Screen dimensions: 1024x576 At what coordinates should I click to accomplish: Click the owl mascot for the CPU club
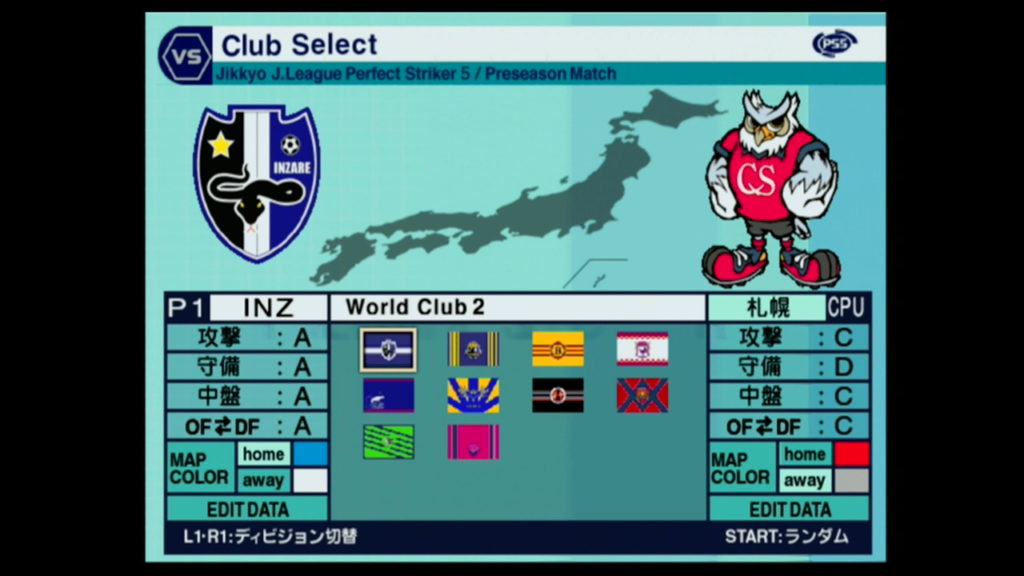[770, 188]
